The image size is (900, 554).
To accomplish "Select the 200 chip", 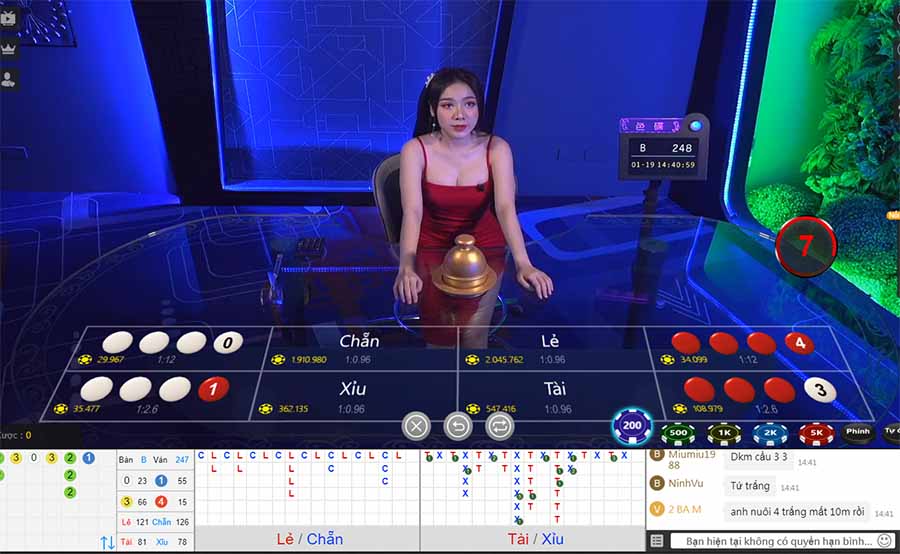I will coord(632,425).
